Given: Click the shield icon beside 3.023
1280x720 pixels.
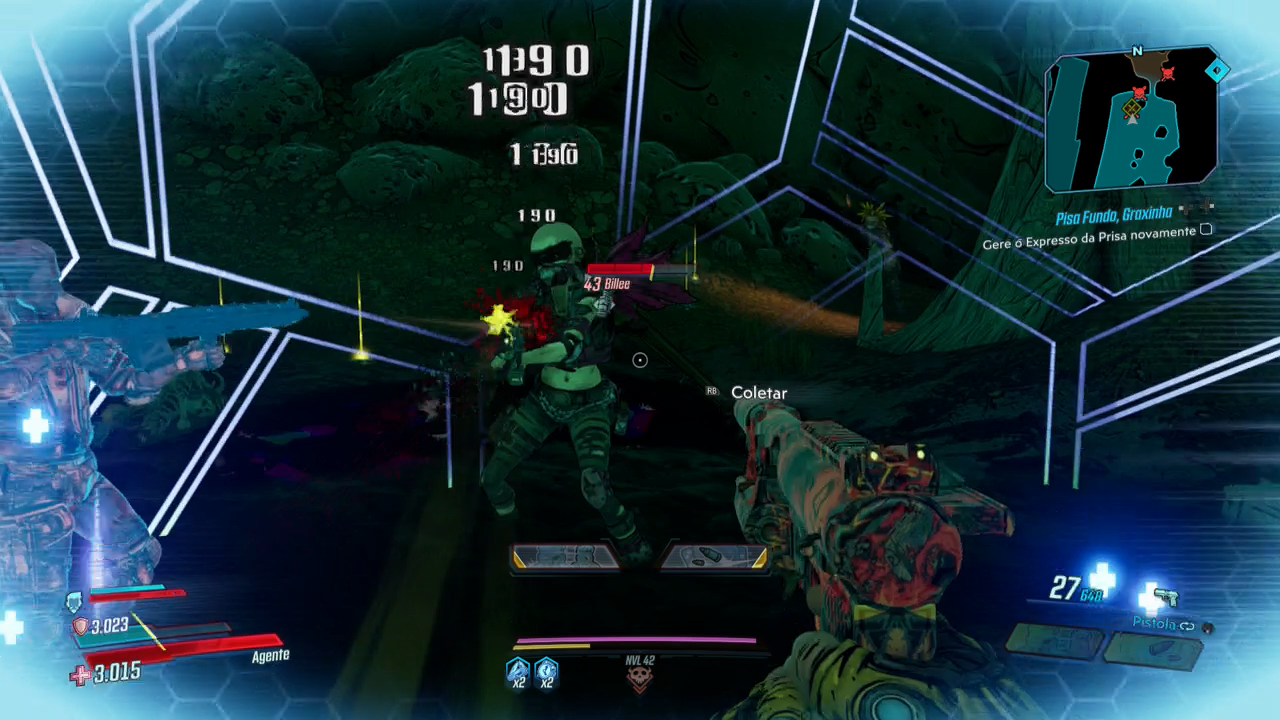Looking at the screenshot, I should pos(80,627).
